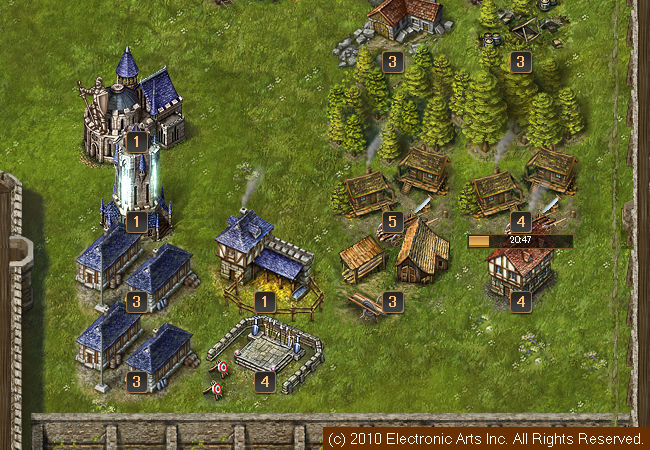Select the level 5 building badge
Viewport: 650px width, 450px height.
393,221
